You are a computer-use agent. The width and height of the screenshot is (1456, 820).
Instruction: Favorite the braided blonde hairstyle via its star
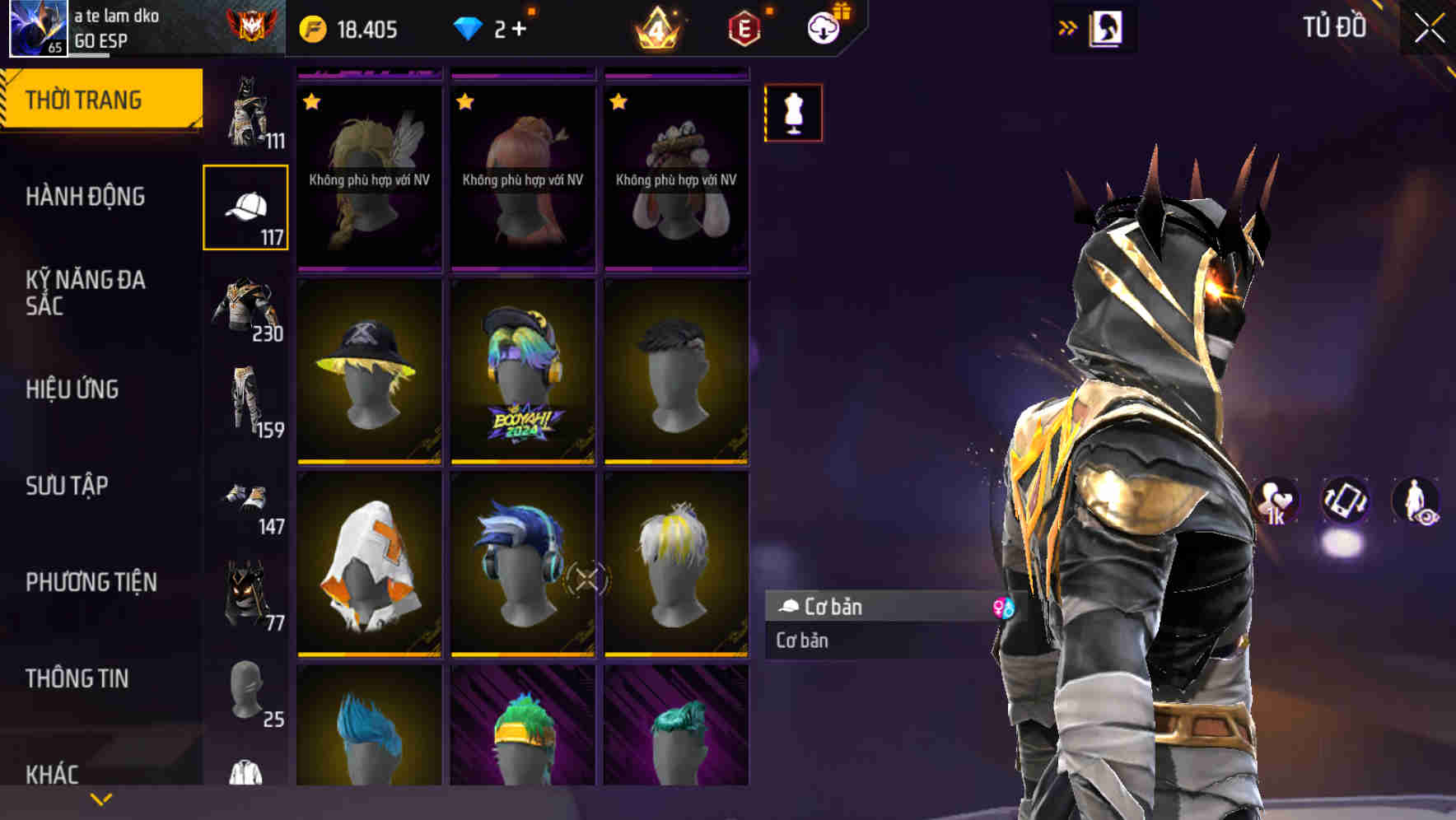tap(311, 103)
